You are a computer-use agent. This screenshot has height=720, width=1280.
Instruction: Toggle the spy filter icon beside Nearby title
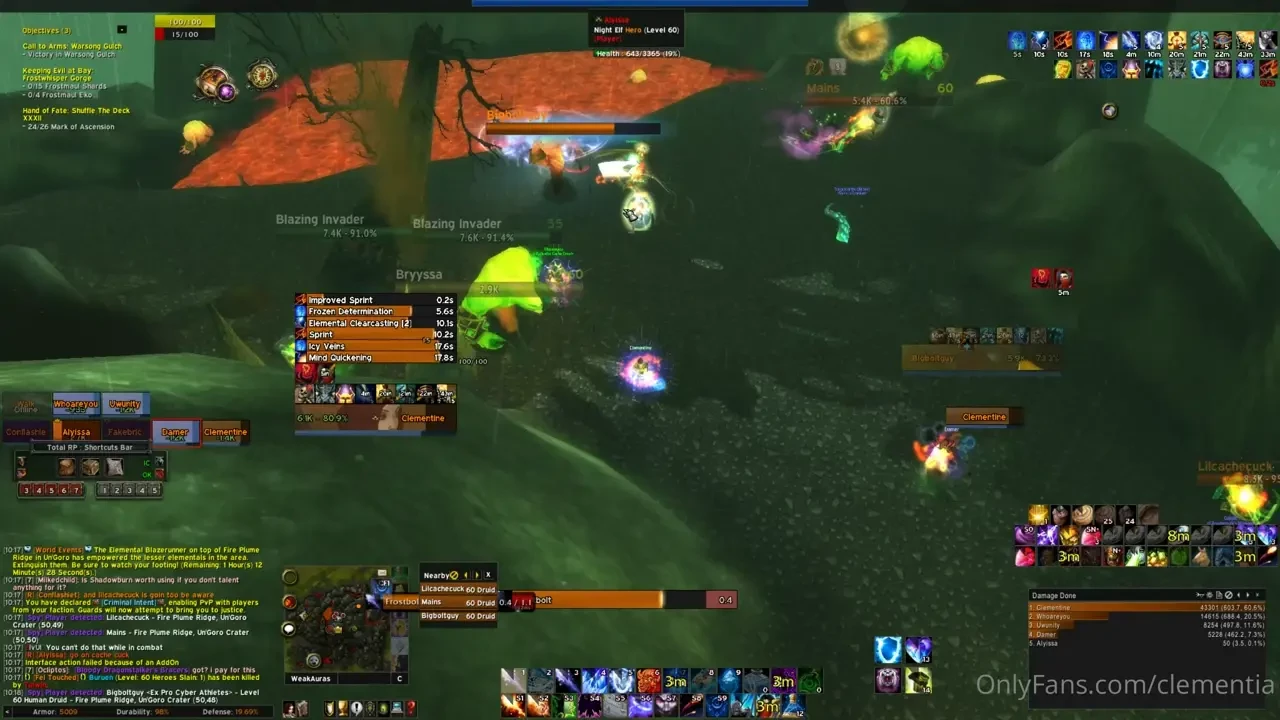[454, 575]
